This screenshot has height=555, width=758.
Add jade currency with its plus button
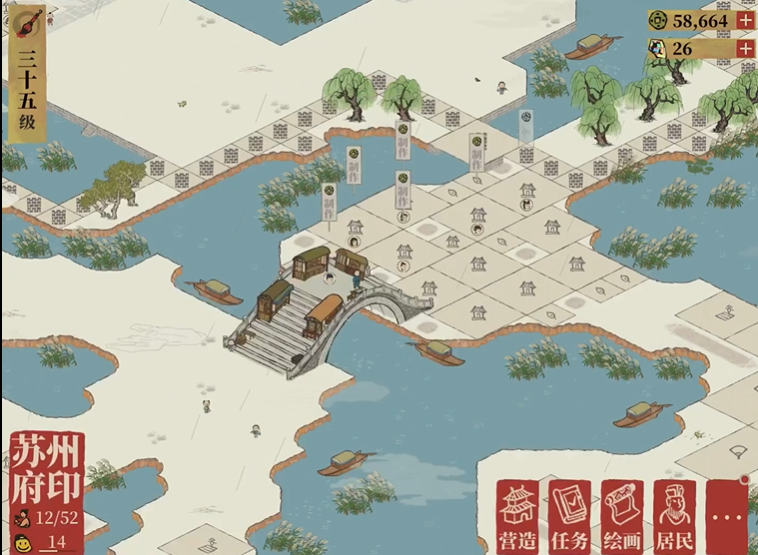[745, 48]
